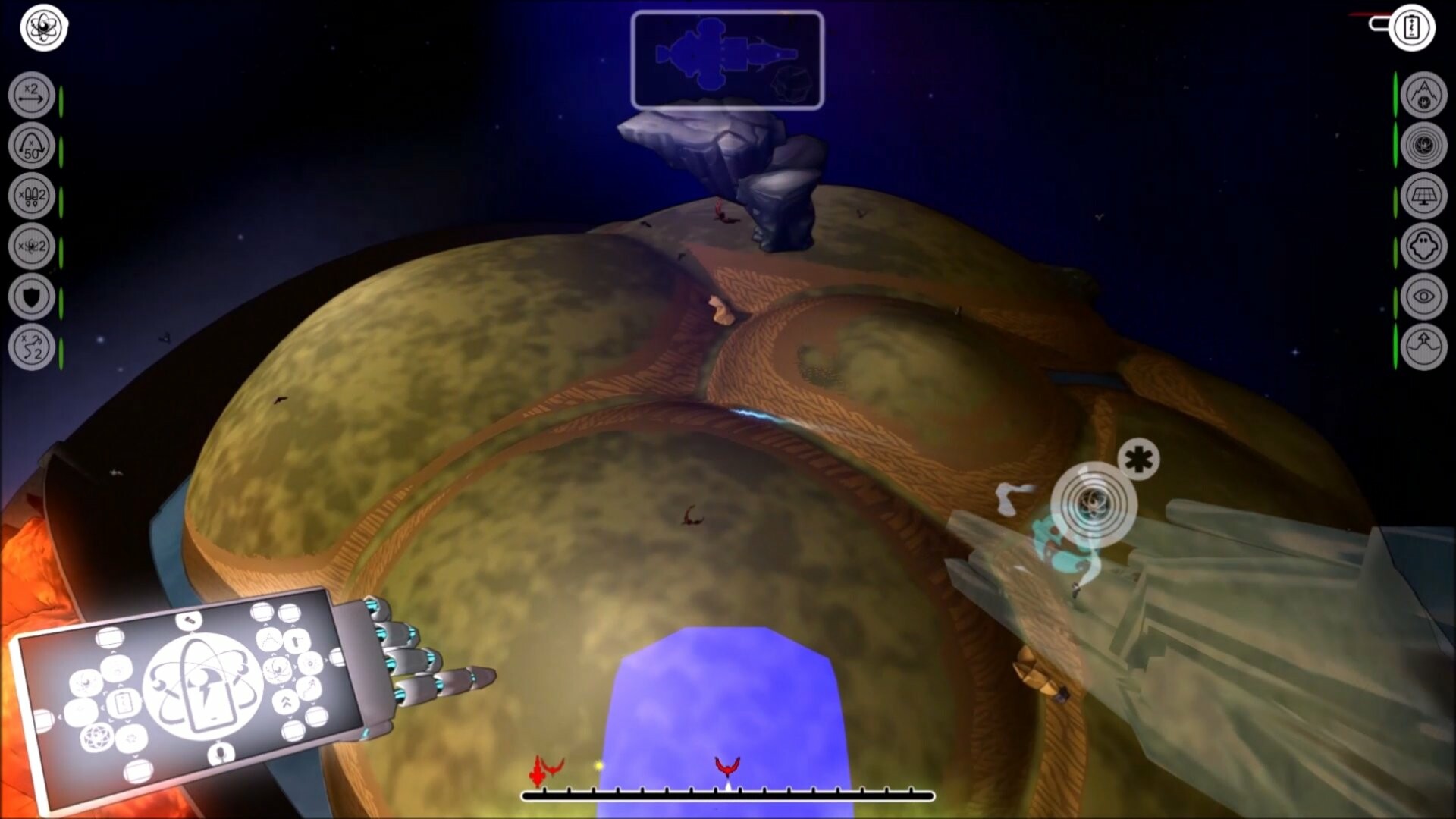Viewport: 1456px width, 819px height.
Task: Click the down arrow below the tablet's battery icon
Action: point(126,720)
